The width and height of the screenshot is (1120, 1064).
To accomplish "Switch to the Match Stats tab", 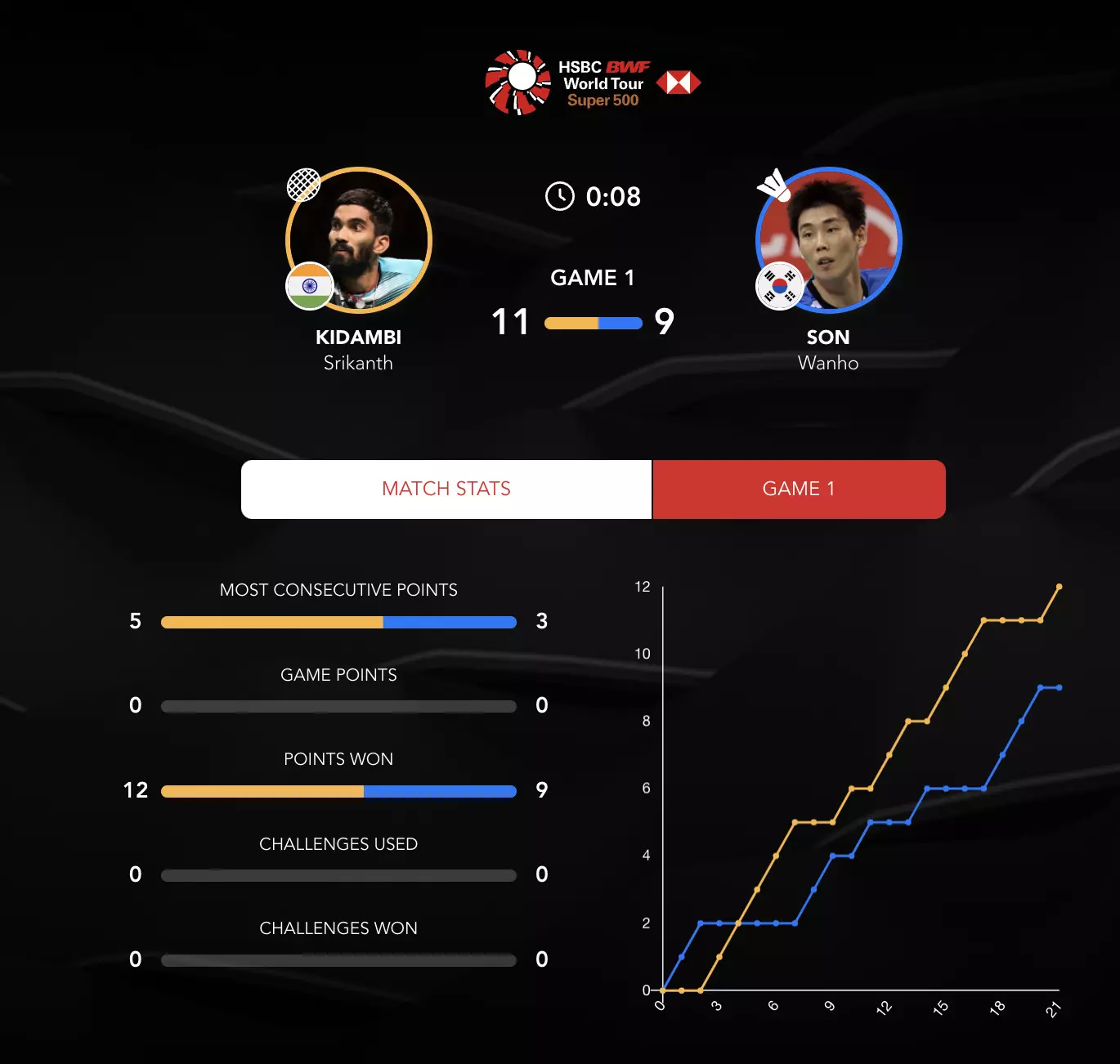I will point(446,489).
